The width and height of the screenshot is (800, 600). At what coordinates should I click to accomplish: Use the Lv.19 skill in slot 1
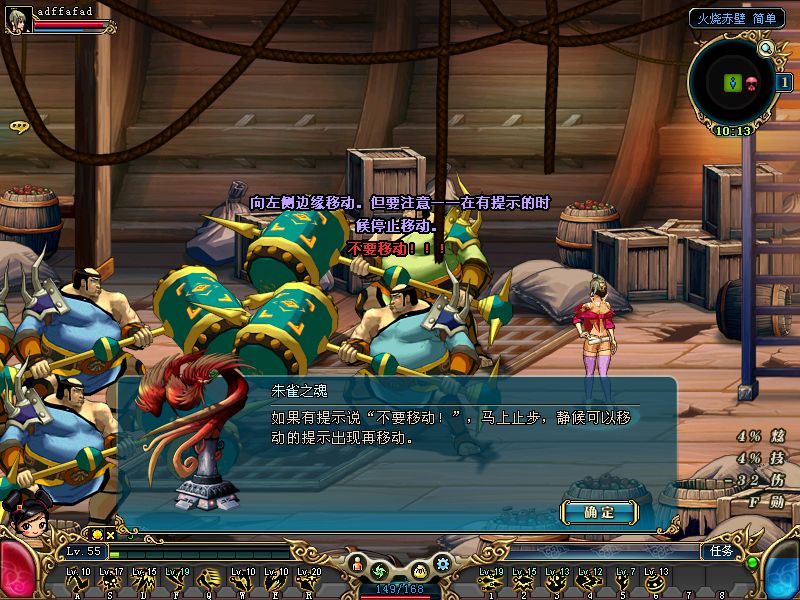coord(490,580)
